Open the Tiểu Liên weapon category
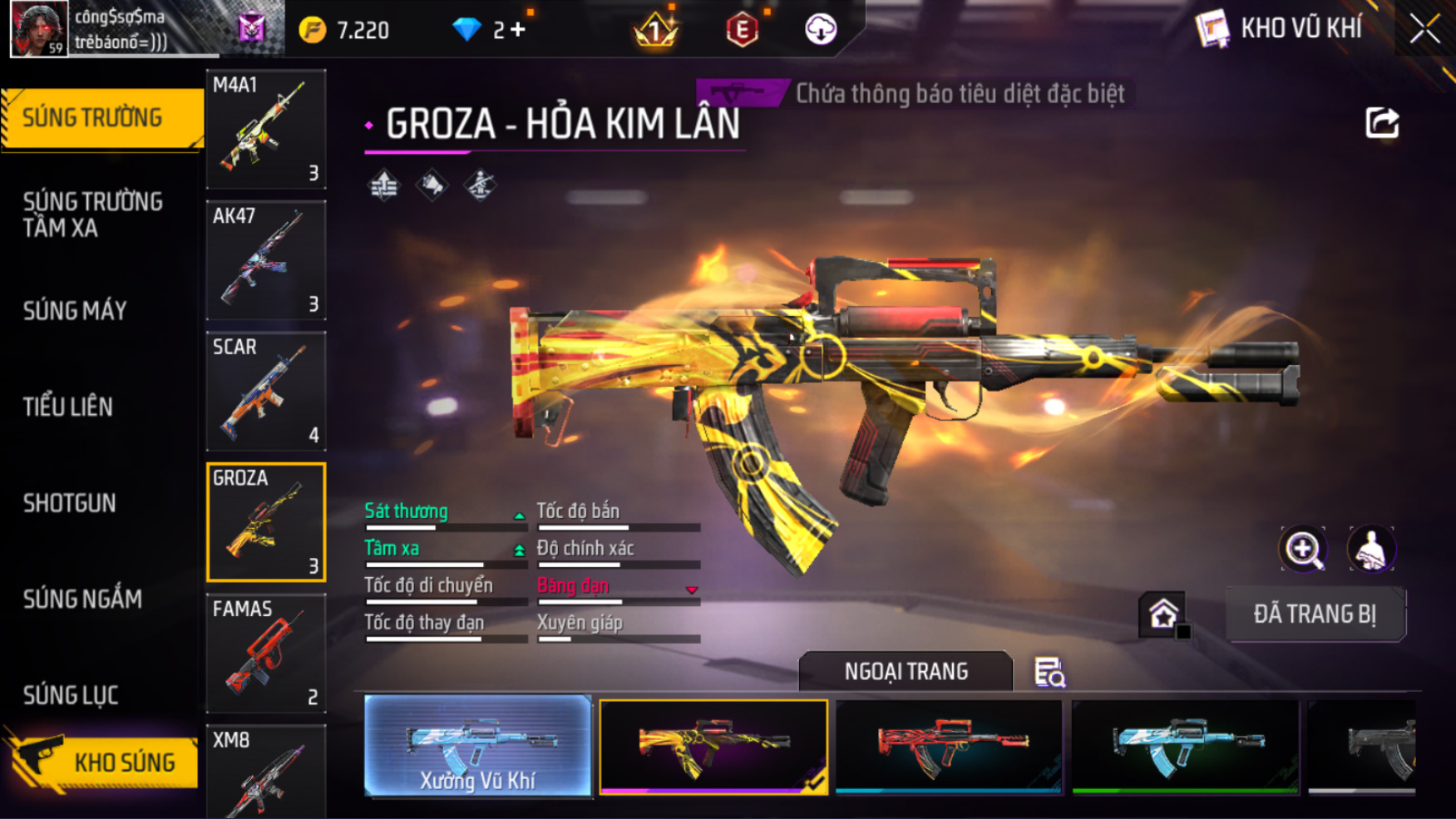The width and height of the screenshot is (1456, 819). (x=68, y=407)
